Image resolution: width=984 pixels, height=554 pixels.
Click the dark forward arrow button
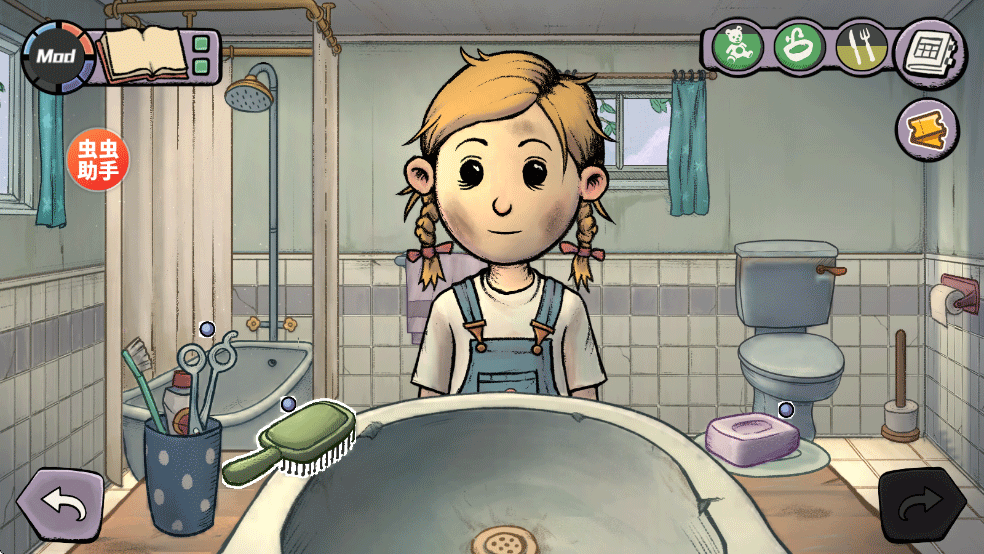click(921, 507)
